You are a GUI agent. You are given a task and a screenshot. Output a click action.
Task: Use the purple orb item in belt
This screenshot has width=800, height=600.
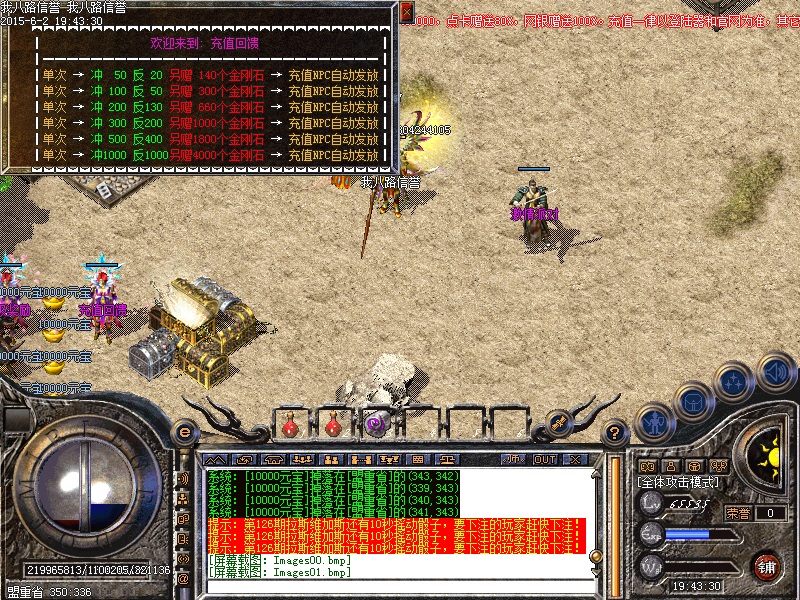[375, 424]
